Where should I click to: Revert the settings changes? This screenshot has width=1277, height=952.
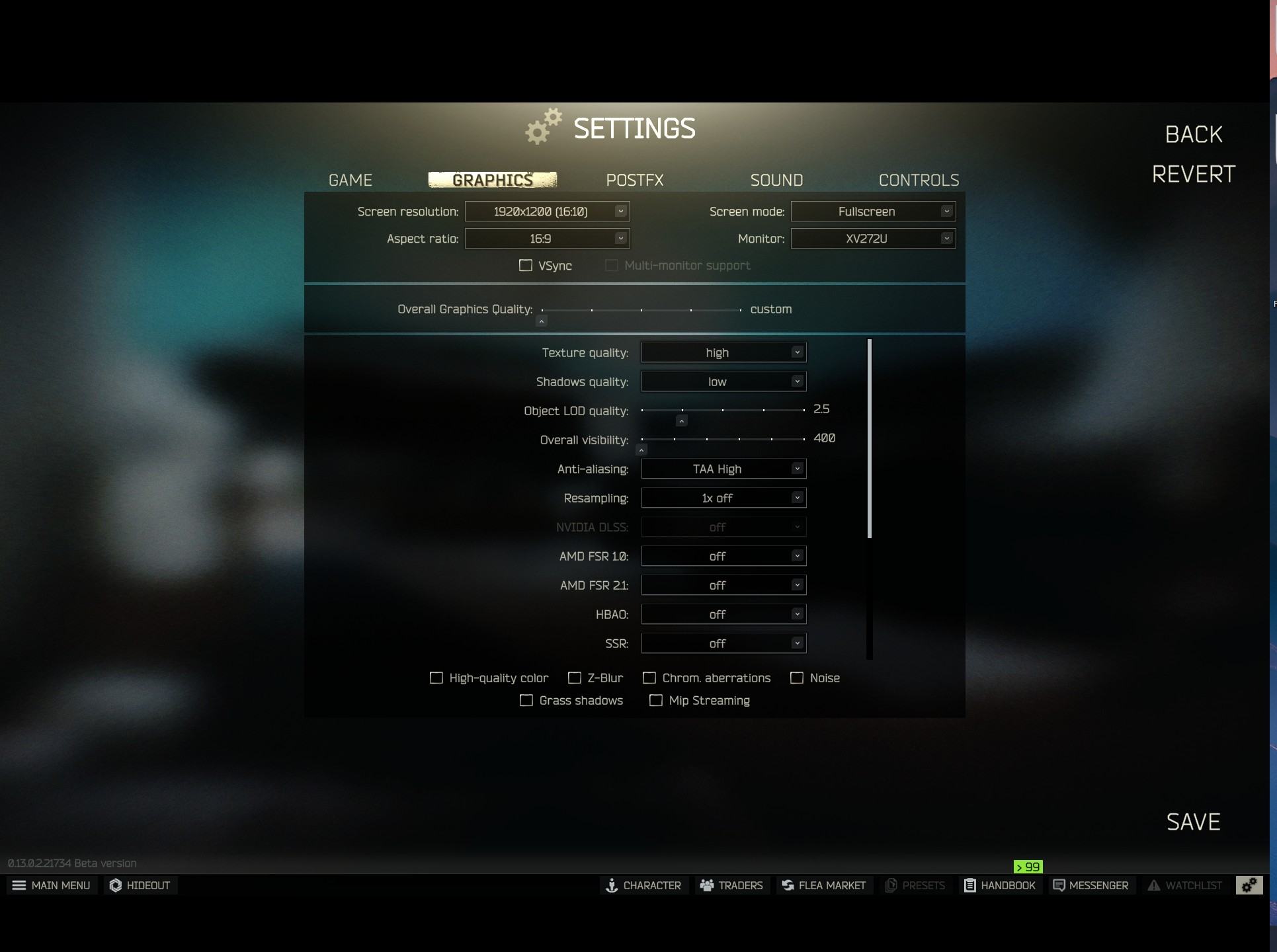1193,175
